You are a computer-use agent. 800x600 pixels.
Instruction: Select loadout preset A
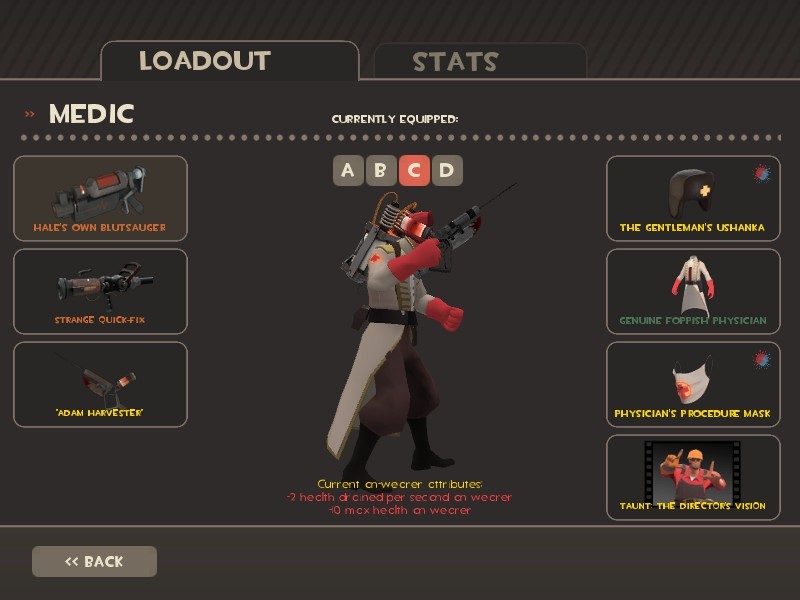click(348, 170)
